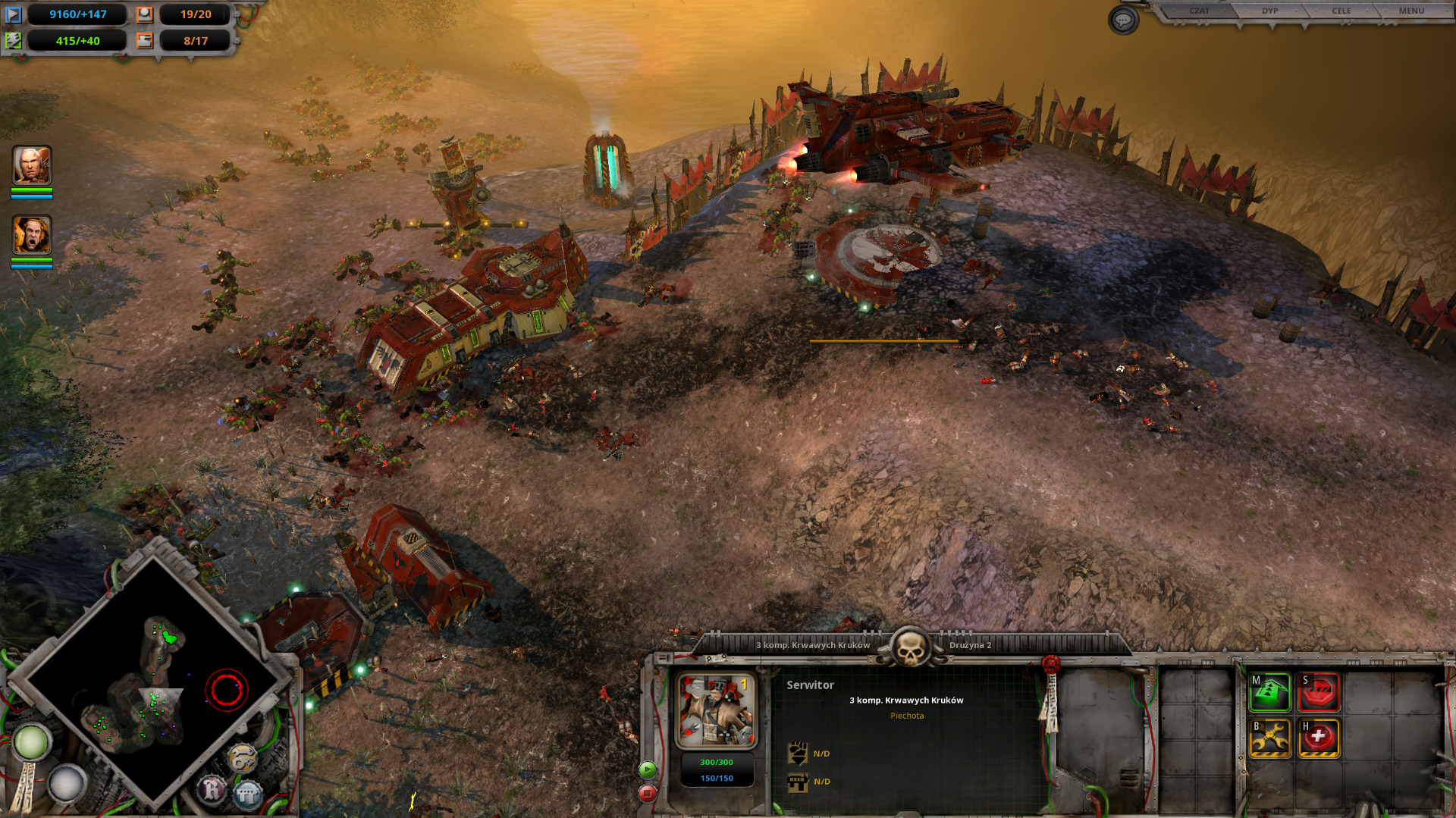Open the game MENU
Viewport: 1456px width, 818px height.
1411,11
